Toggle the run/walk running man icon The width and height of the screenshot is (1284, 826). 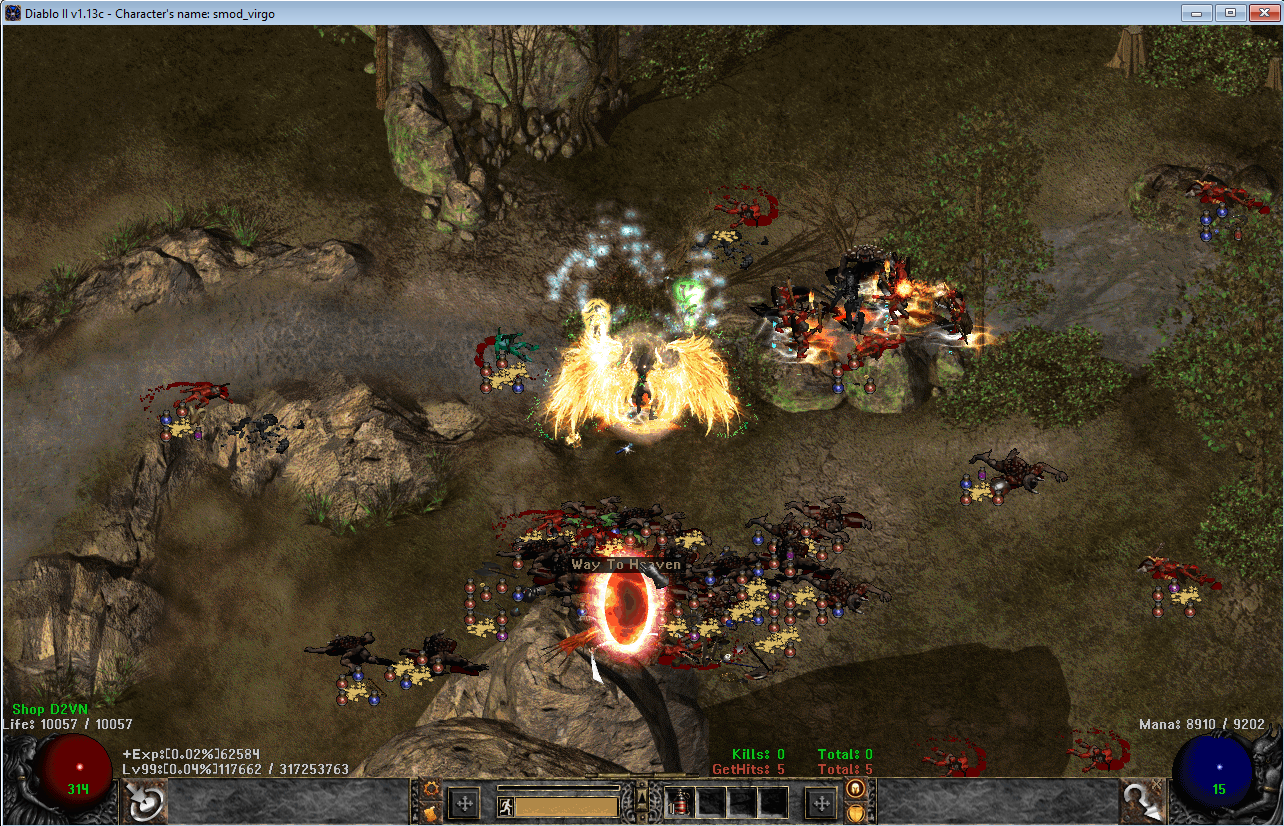tap(505, 806)
